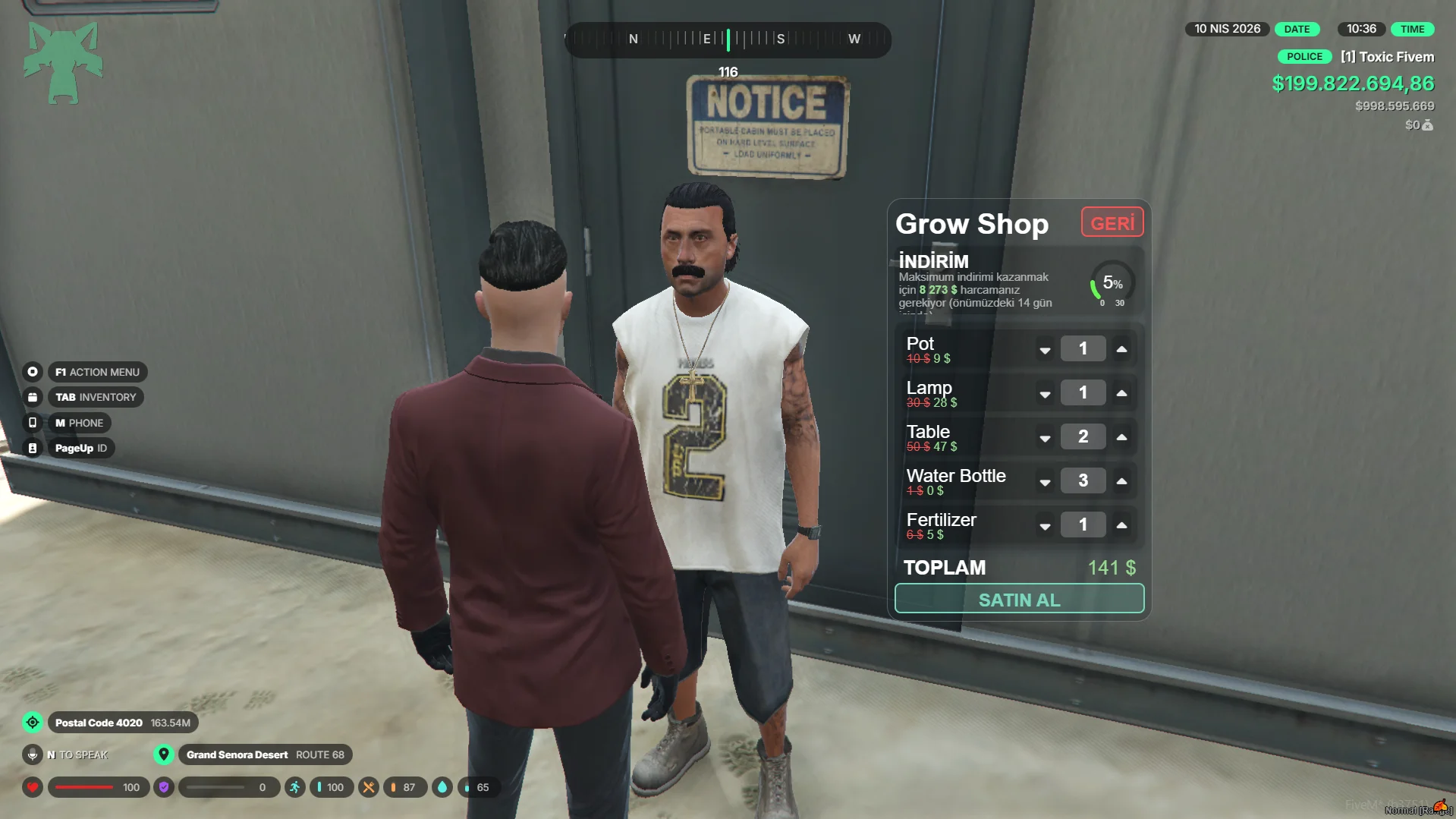The width and height of the screenshot is (1456, 819).
Task: Select the Fertilizer quantity field
Action: coord(1083,524)
